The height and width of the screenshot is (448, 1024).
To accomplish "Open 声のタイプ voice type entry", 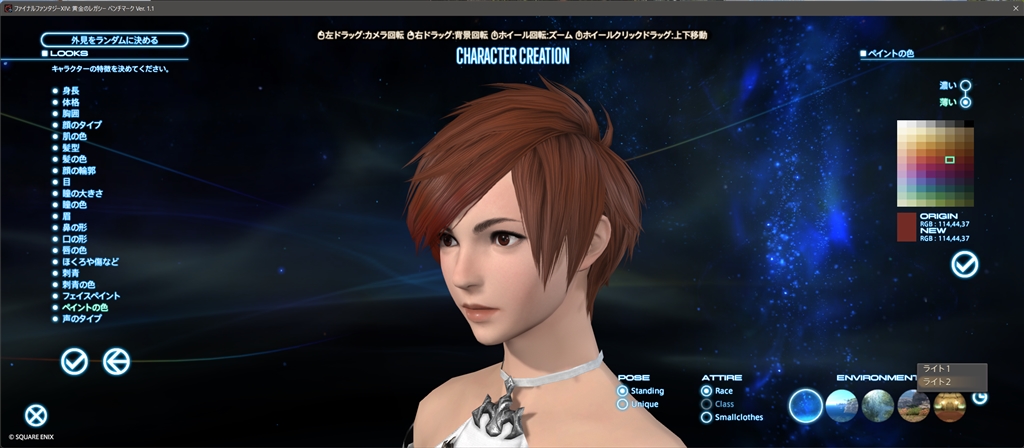I will [x=82, y=318].
